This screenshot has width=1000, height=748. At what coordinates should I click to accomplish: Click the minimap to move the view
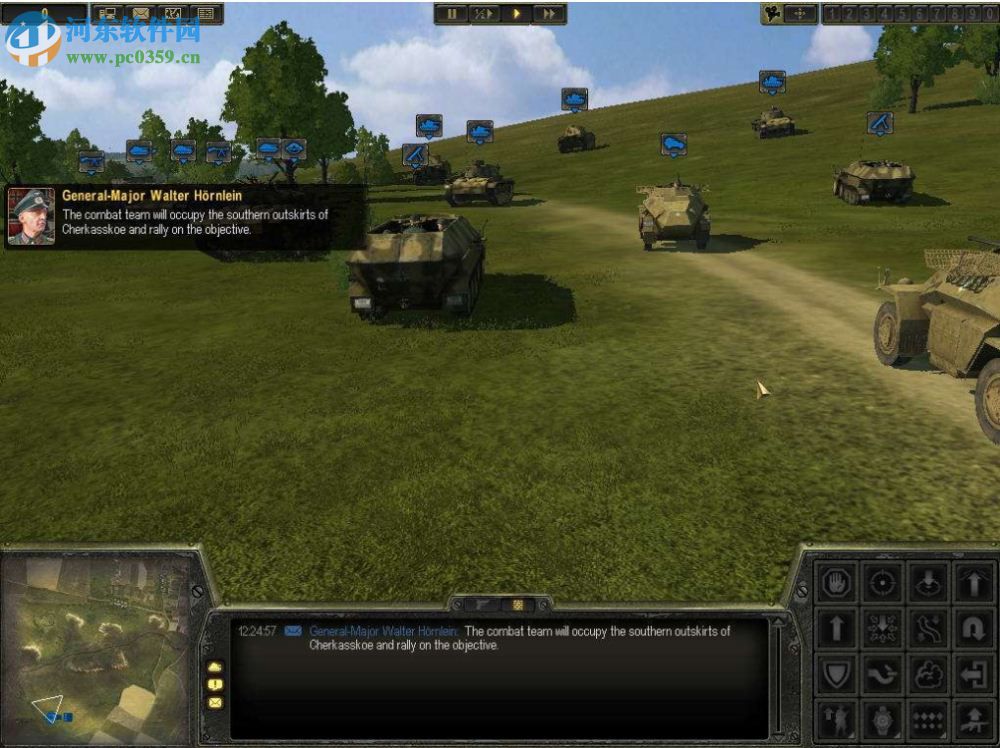[95, 643]
